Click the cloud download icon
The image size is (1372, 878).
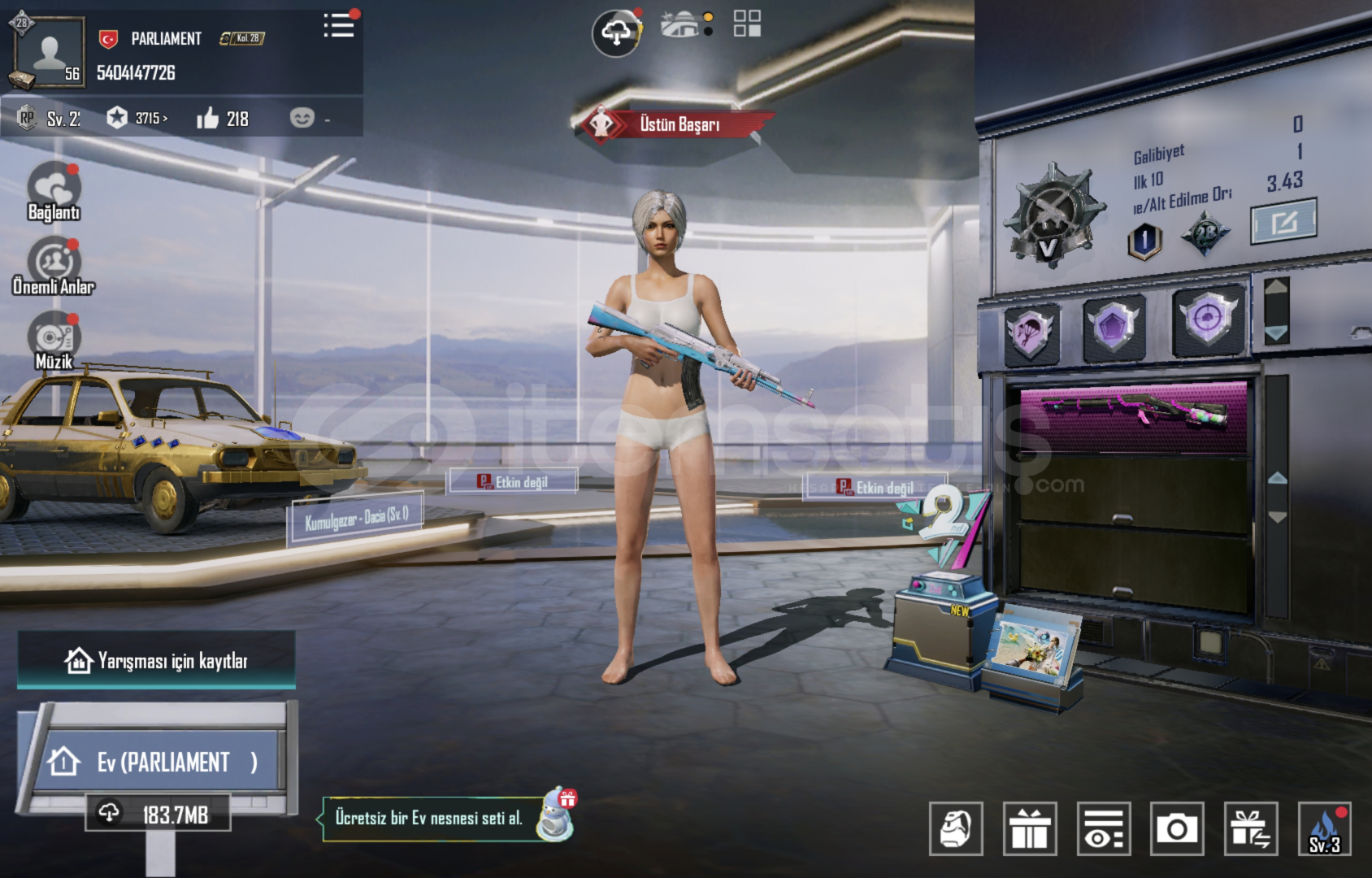click(616, 33)
